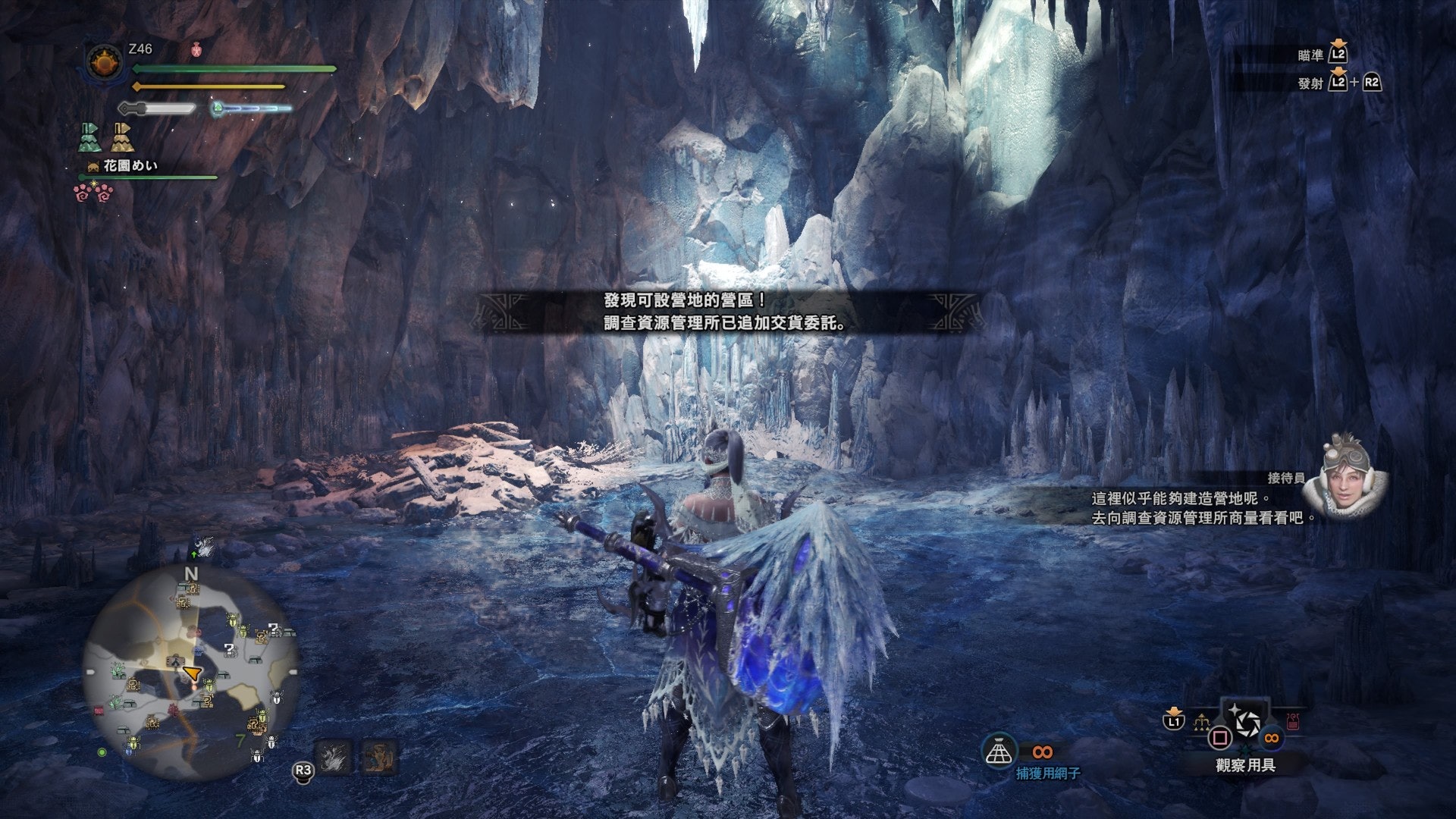Image resolution: width=1456 pixels, height=819 pixels.
Task: Click the monster icon above the minimap
Action: click(202, 546)
